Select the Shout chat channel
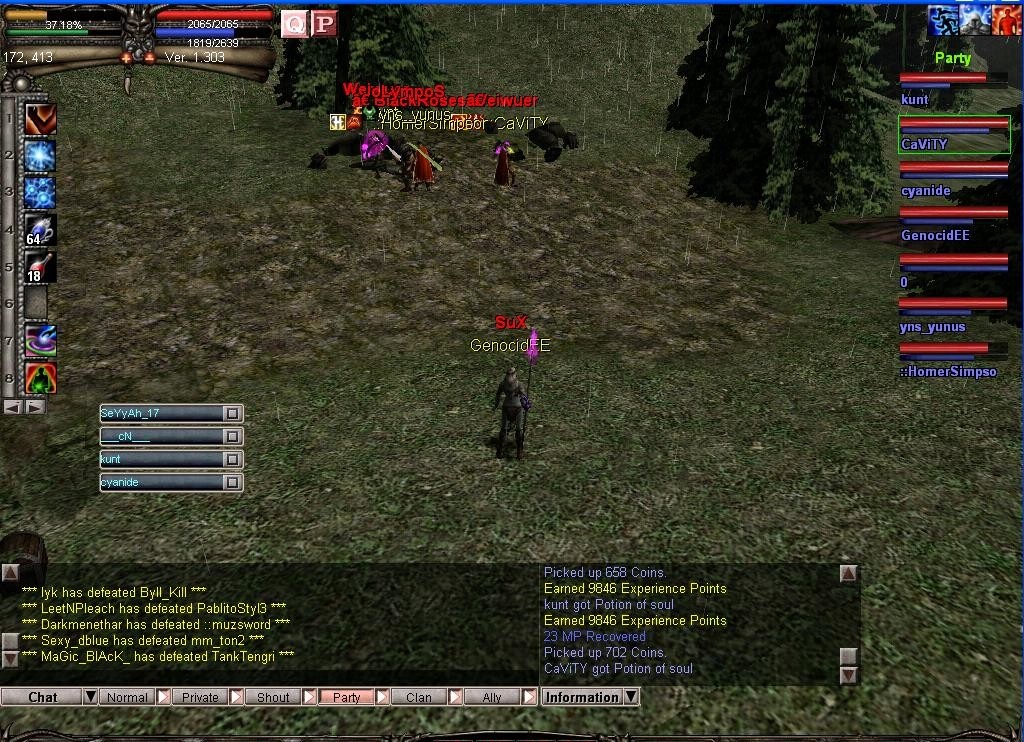1024x742 pixels. click(273, 697)
